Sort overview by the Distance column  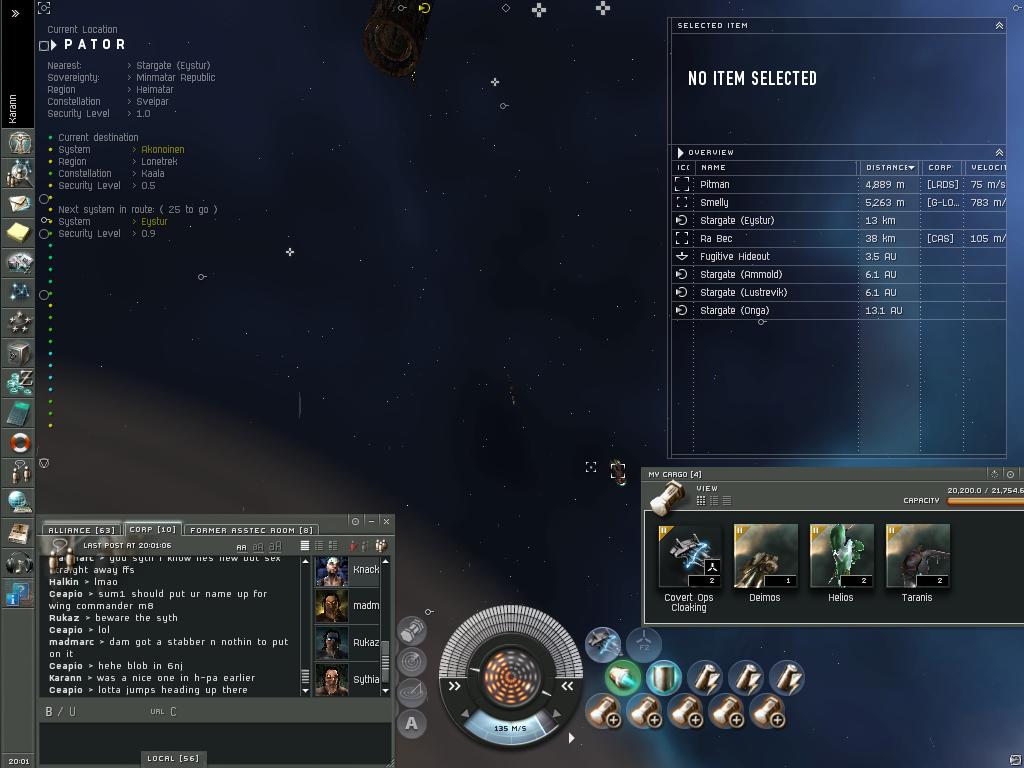click(888, 167)
